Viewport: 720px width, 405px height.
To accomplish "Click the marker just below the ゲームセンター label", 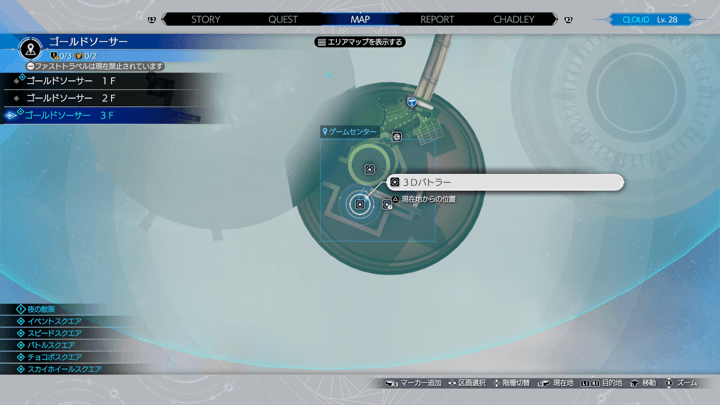I will [x=397, y=136].
